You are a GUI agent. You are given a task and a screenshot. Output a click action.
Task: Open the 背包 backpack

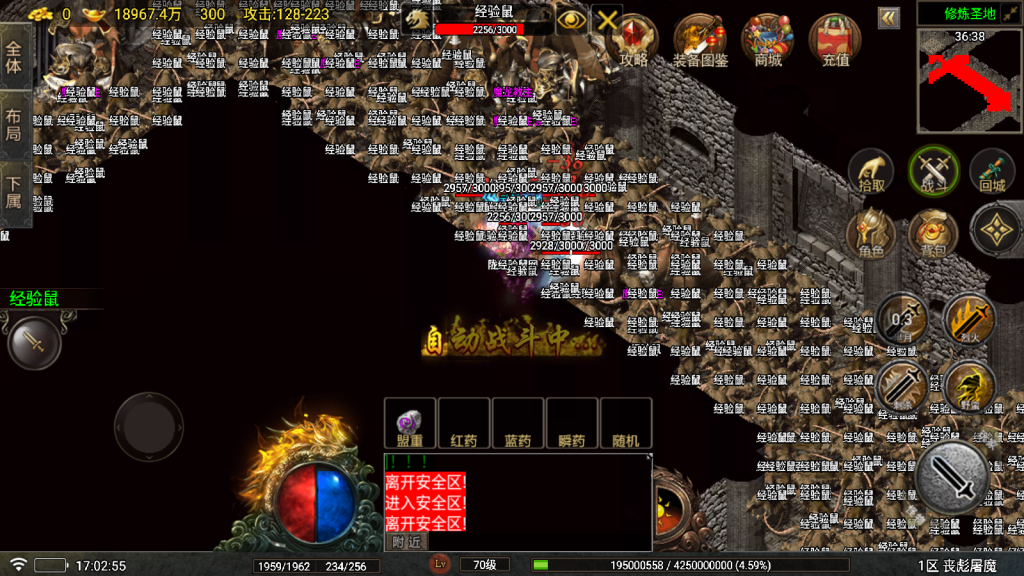(933, 233)
